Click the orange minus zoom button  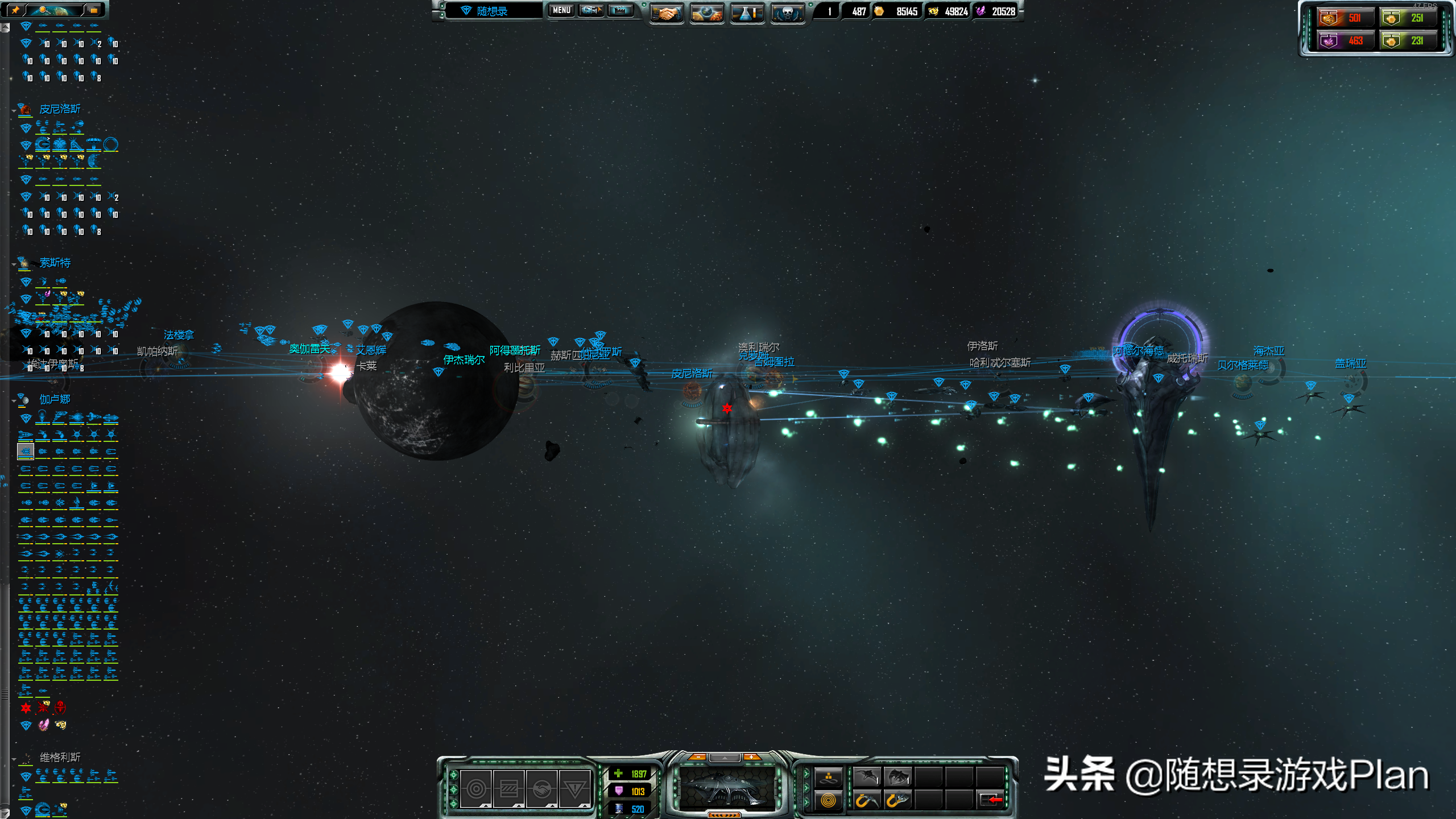[x=698, y=757]
